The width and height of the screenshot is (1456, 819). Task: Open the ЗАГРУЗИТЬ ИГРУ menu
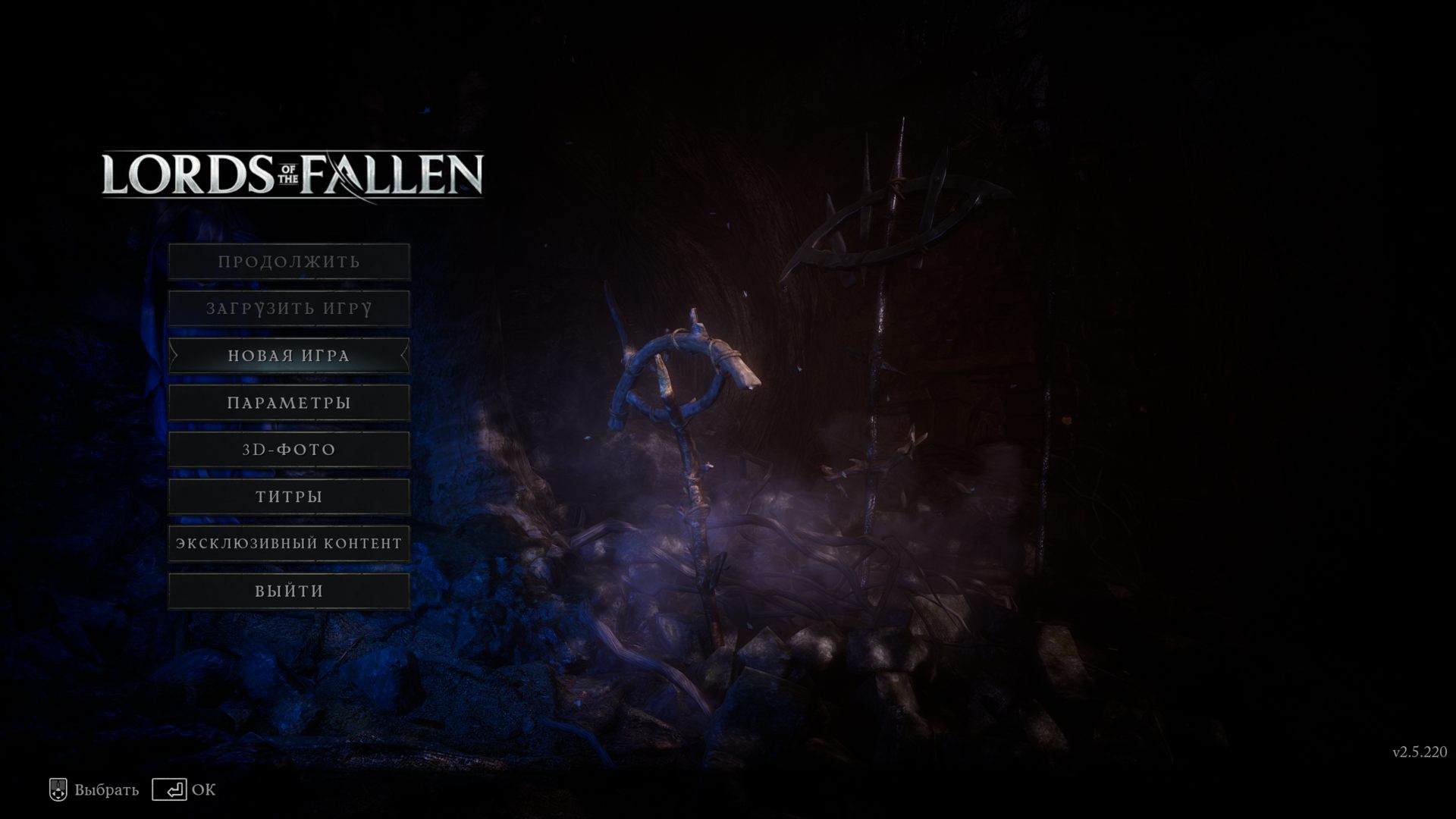pos(289,309)
